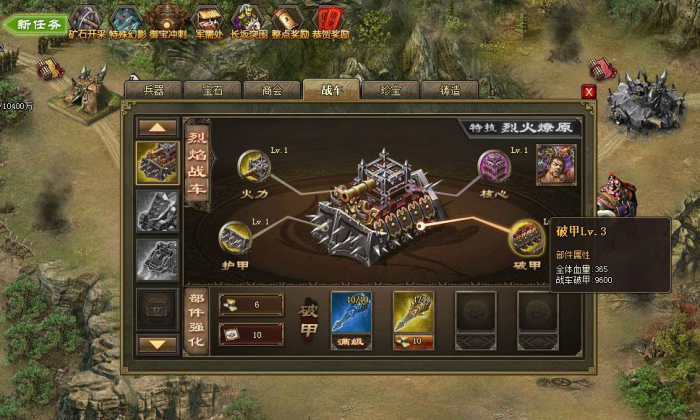Open the 军需处 supply depot icon
700x420 pixels.
pyautogui.click(x=207, y=19)
